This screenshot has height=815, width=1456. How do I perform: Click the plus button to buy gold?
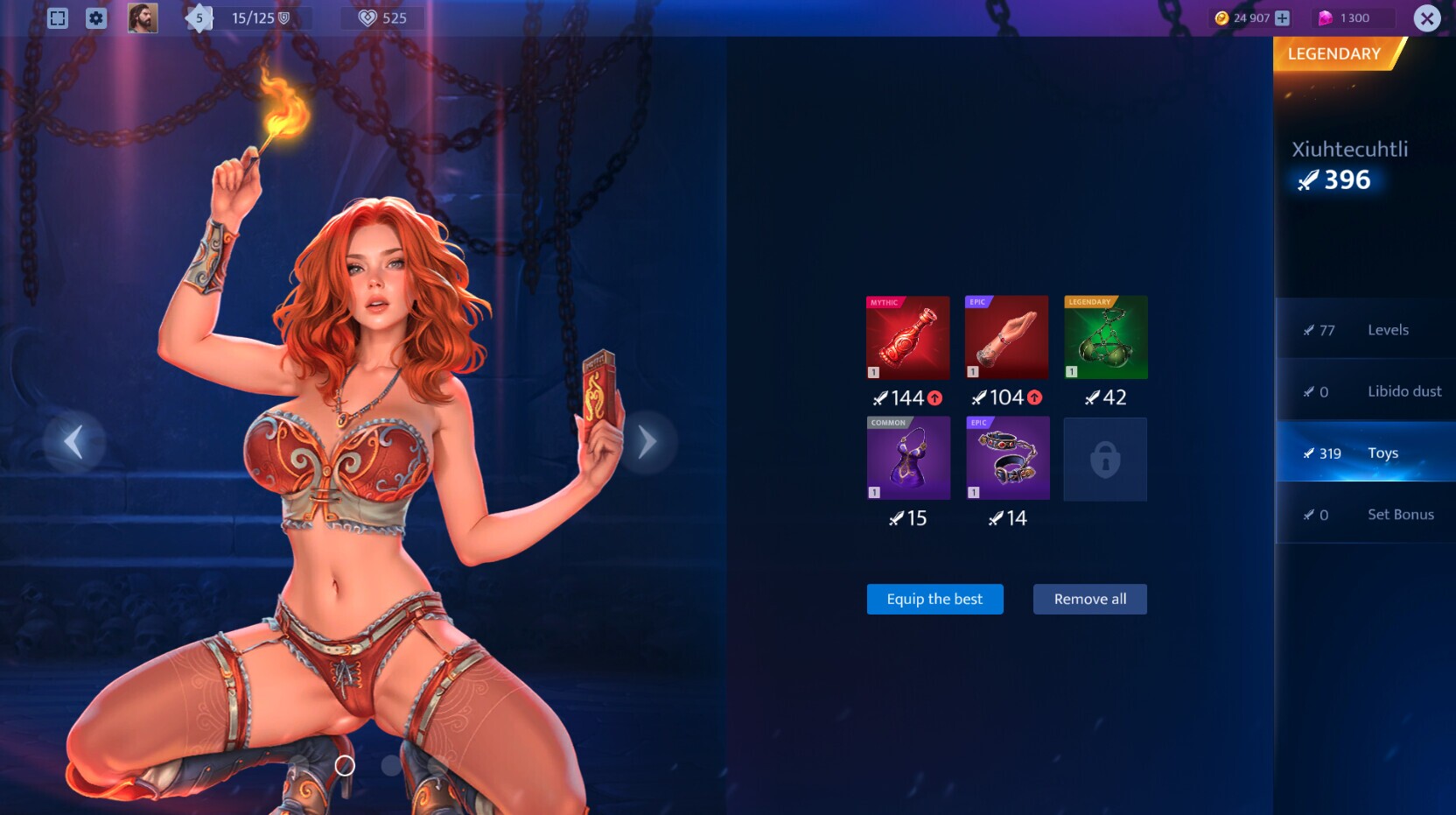click(x=1281, y=17)
